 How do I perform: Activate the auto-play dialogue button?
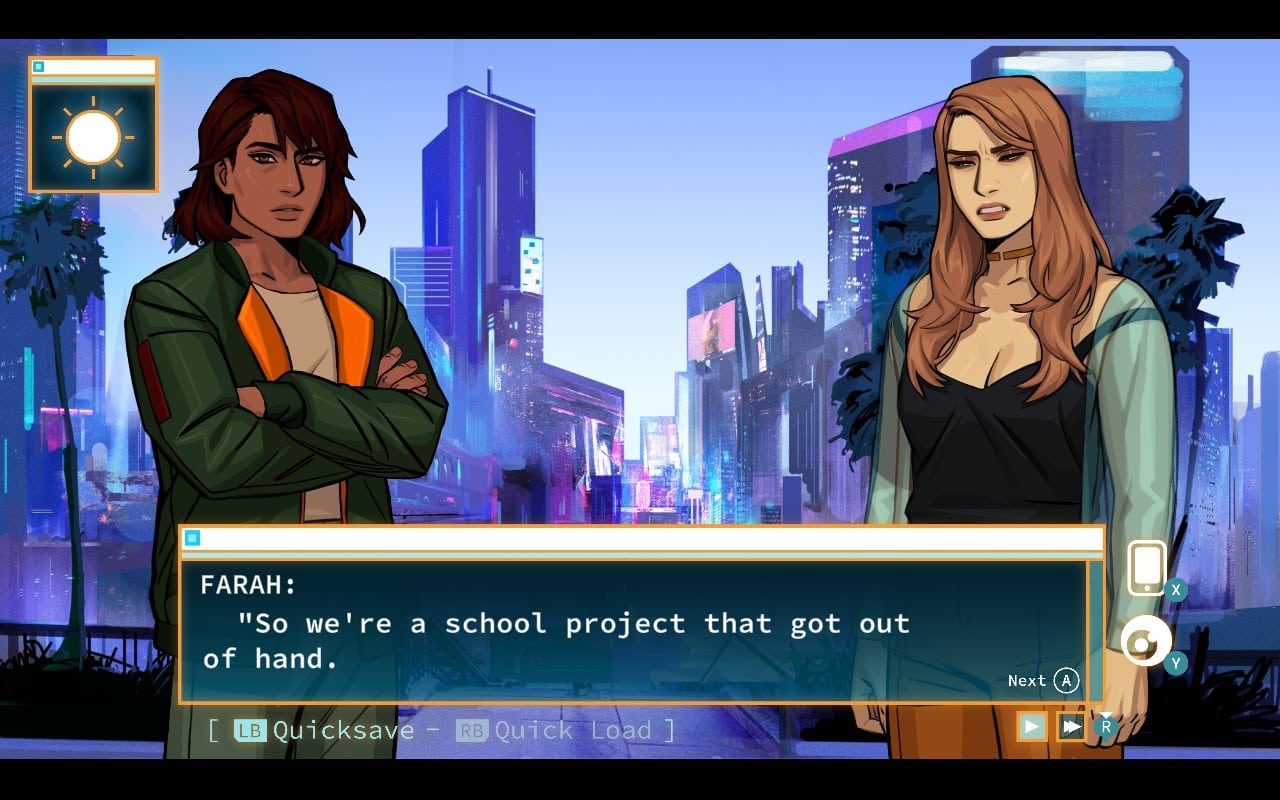point(1032,726)
